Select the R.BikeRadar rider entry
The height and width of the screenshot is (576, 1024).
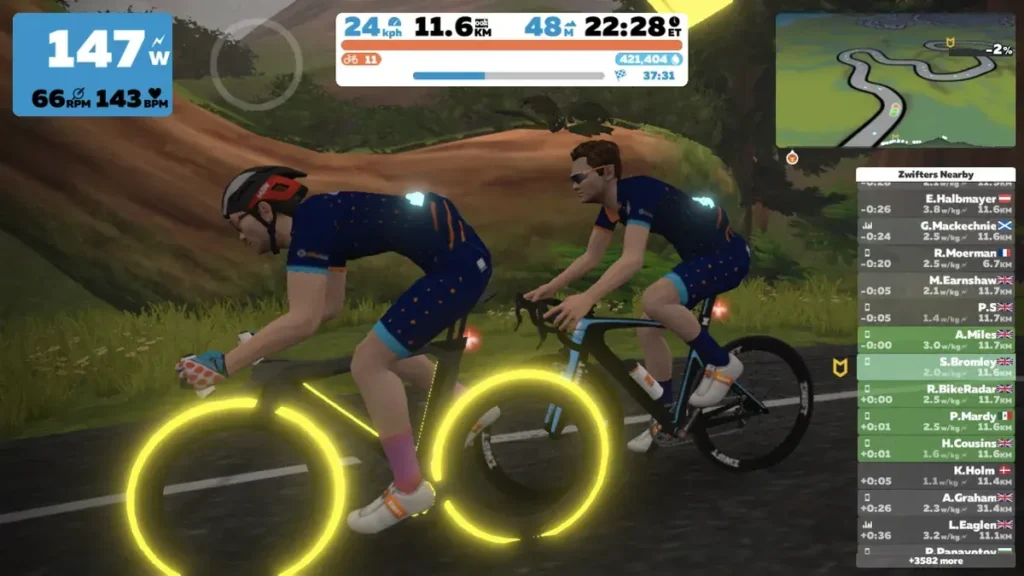[x=935, y=393]
